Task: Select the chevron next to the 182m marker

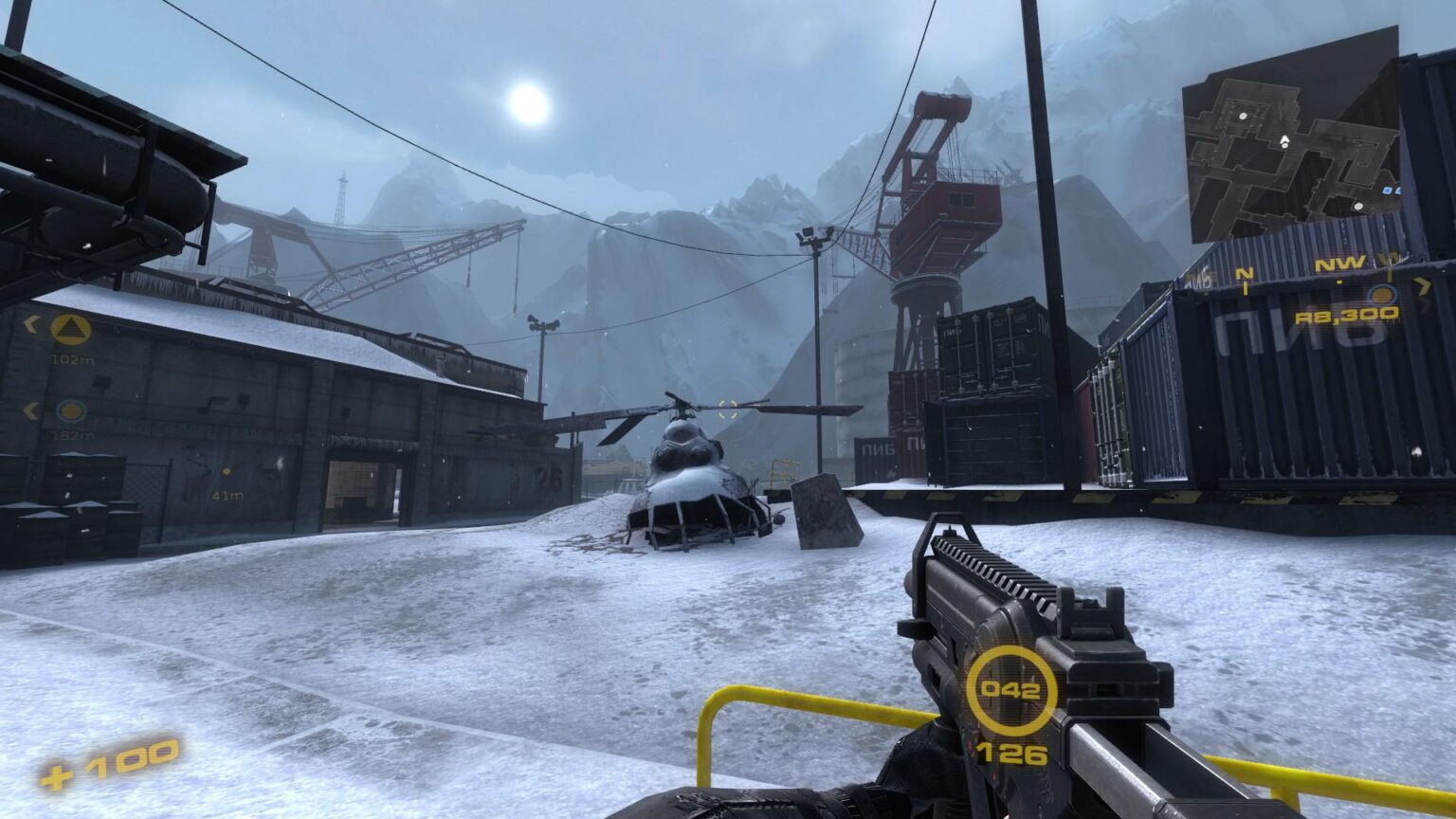Action: click(29, 411)
